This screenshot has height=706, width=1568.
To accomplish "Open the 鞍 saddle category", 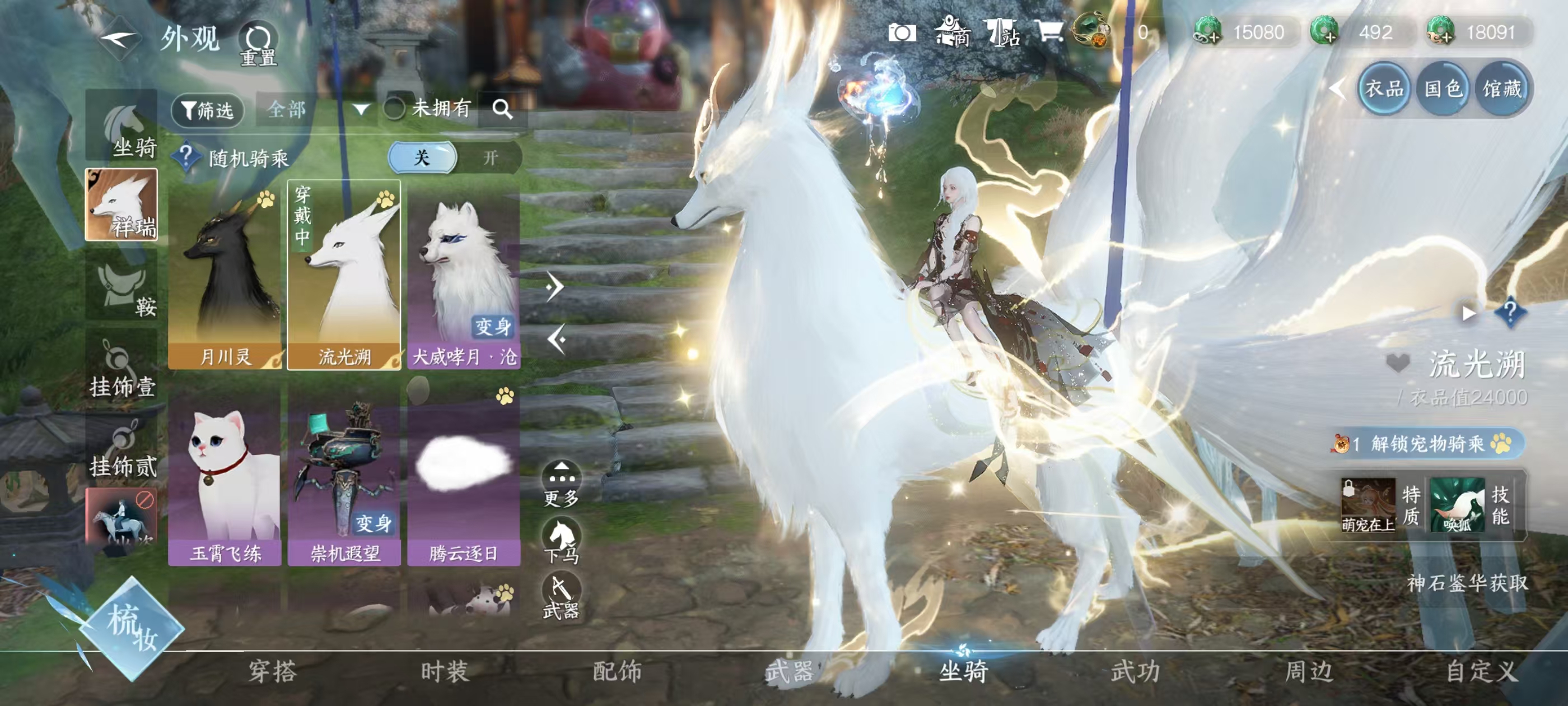I will pos(122,287).
